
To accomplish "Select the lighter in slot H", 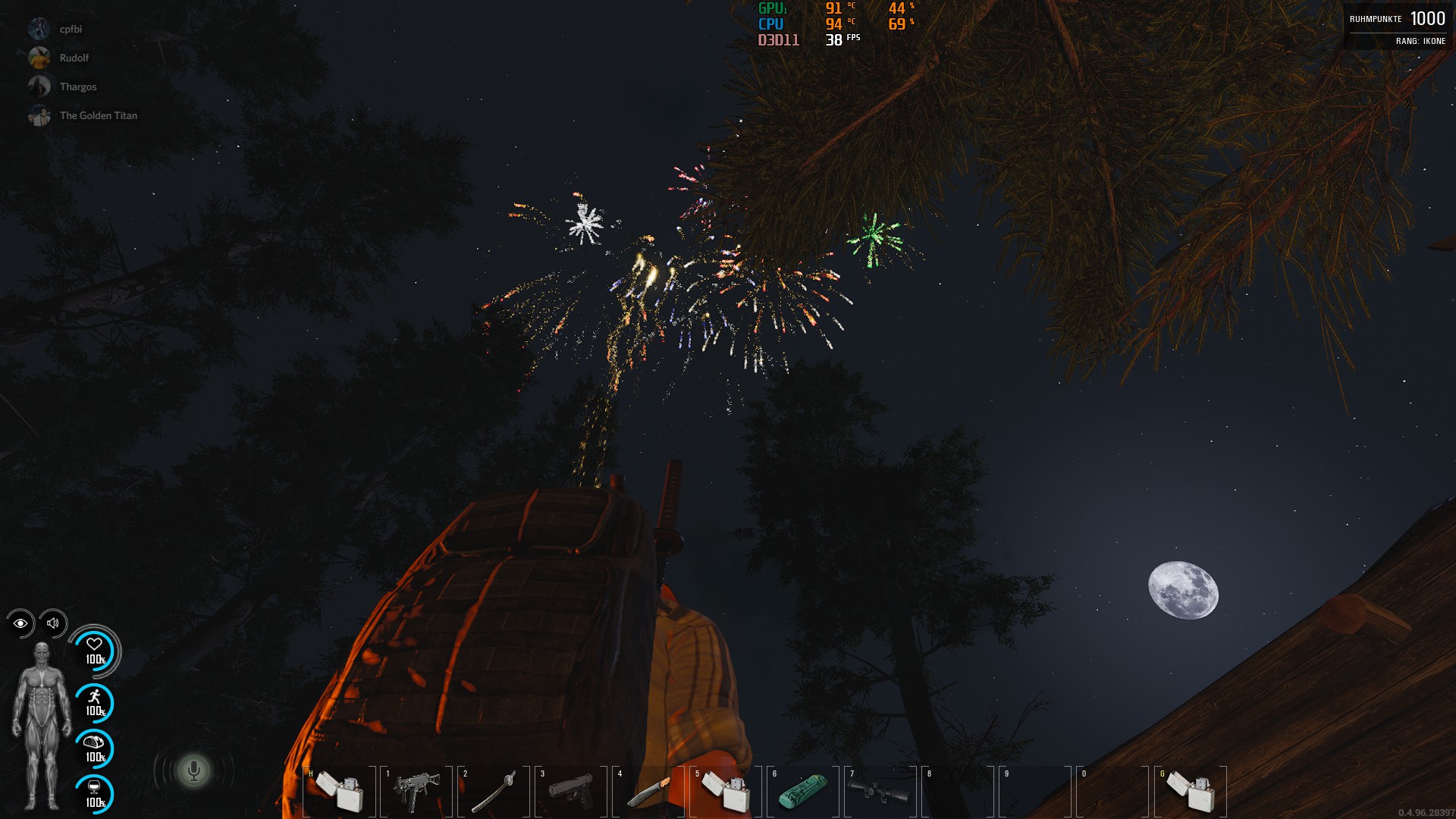I will (x=339, y=791).
